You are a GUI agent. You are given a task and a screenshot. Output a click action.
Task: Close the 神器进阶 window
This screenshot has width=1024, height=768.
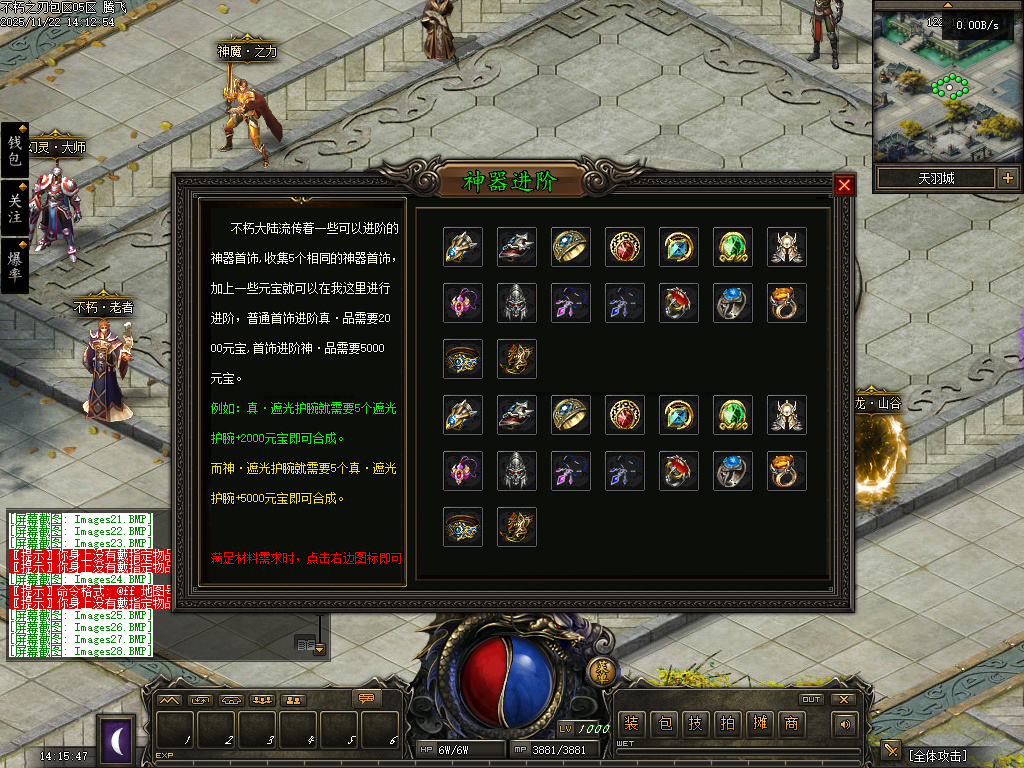(845, 185)
